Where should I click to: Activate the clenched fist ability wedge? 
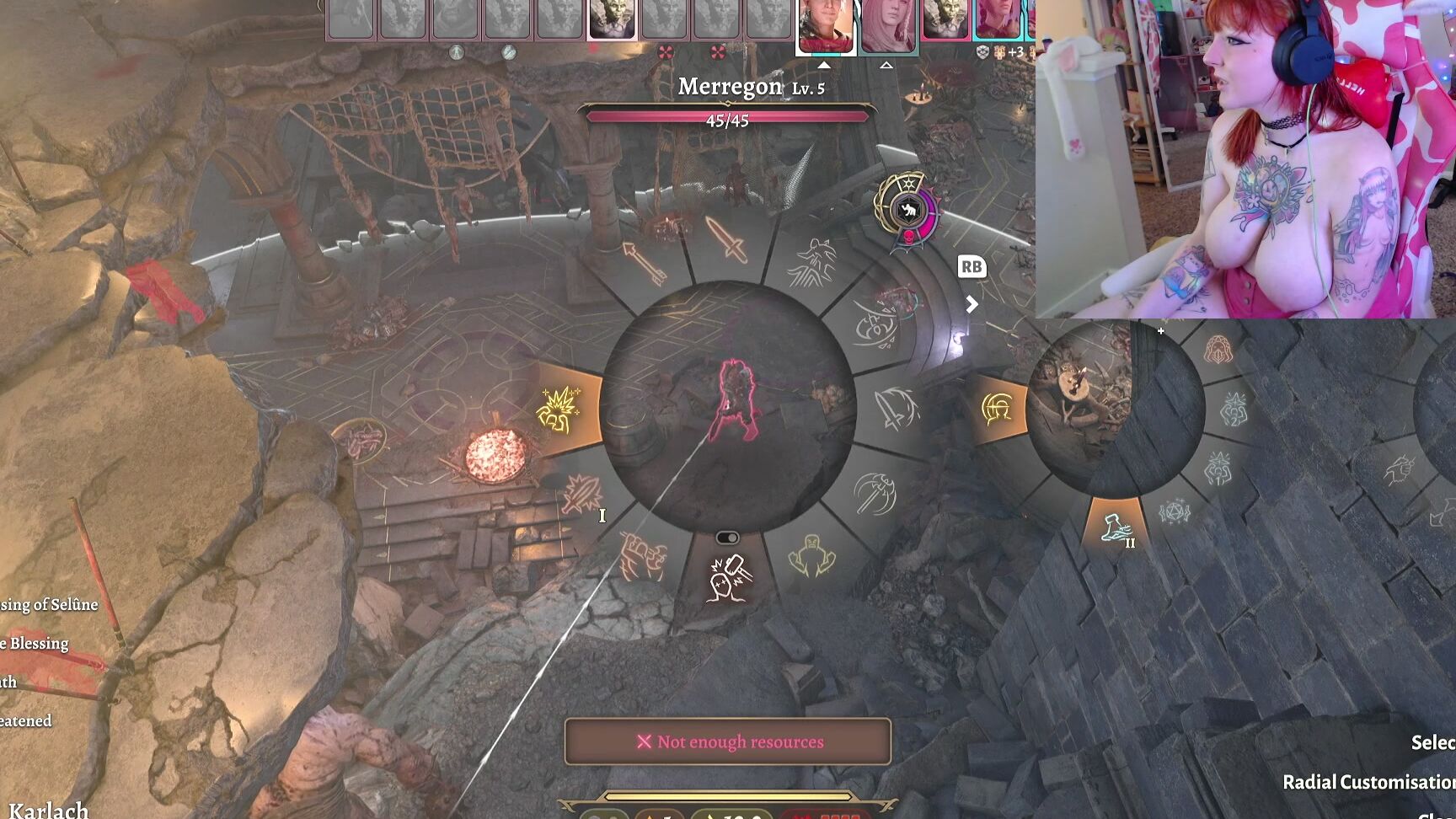coord(644,556)
